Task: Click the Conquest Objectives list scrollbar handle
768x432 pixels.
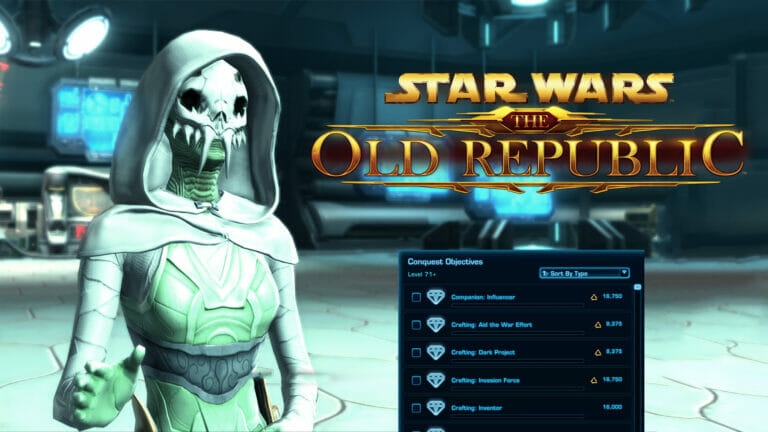Action: coord(638,287)
